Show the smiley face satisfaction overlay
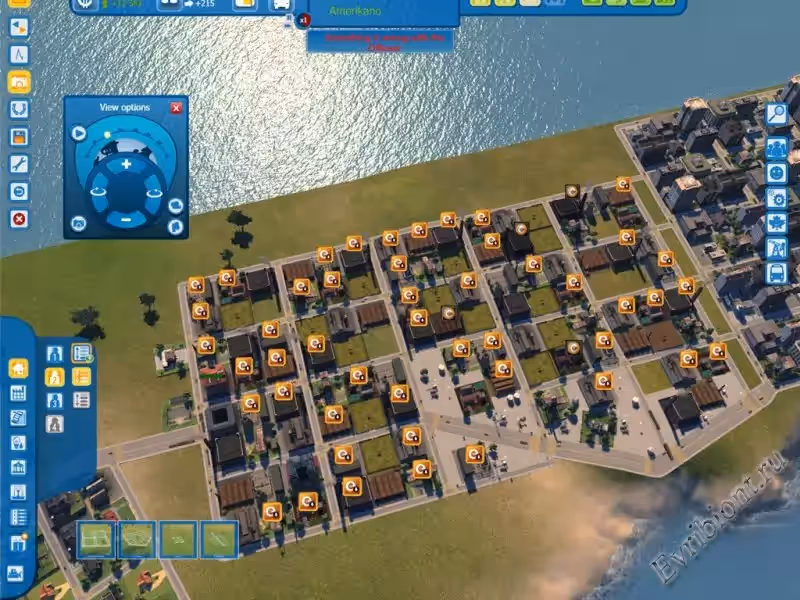This screenshot has width=800, height=600. pyautogui.click(x=777, y=172)
